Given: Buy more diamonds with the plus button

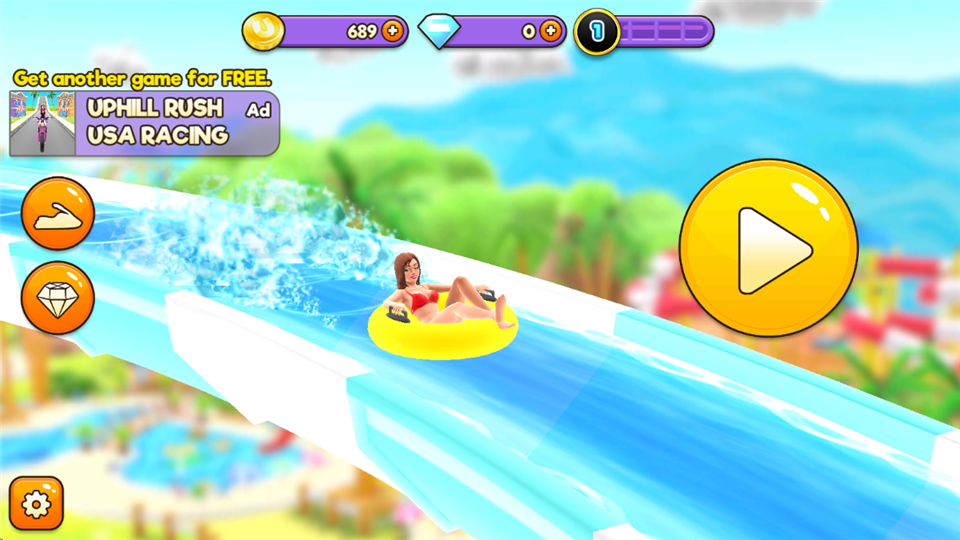Looking at the screenshot, I should [x=550, y=32].
